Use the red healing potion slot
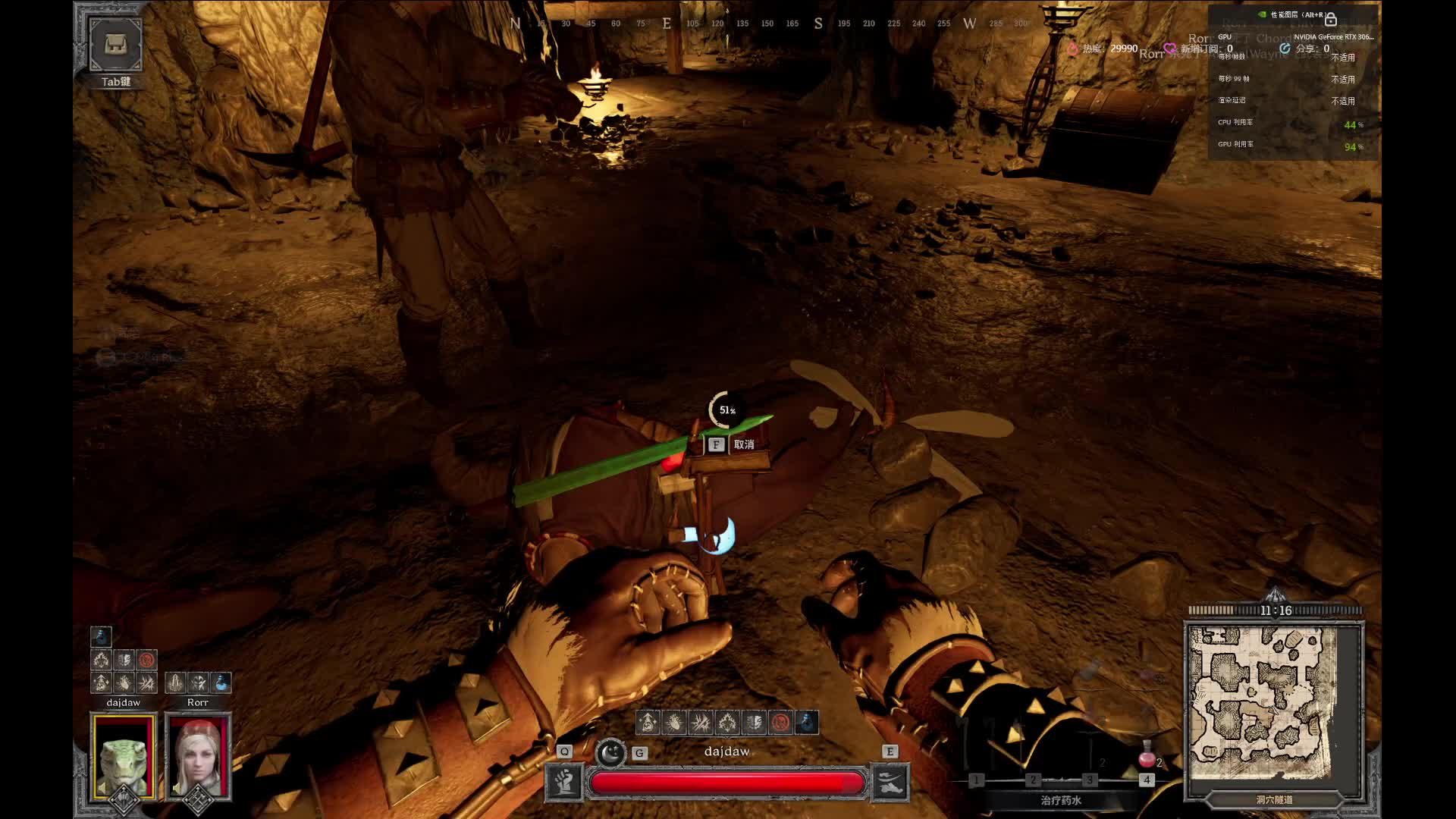This screenshot has width=1456, height=819. click(x=1147, y=758)
